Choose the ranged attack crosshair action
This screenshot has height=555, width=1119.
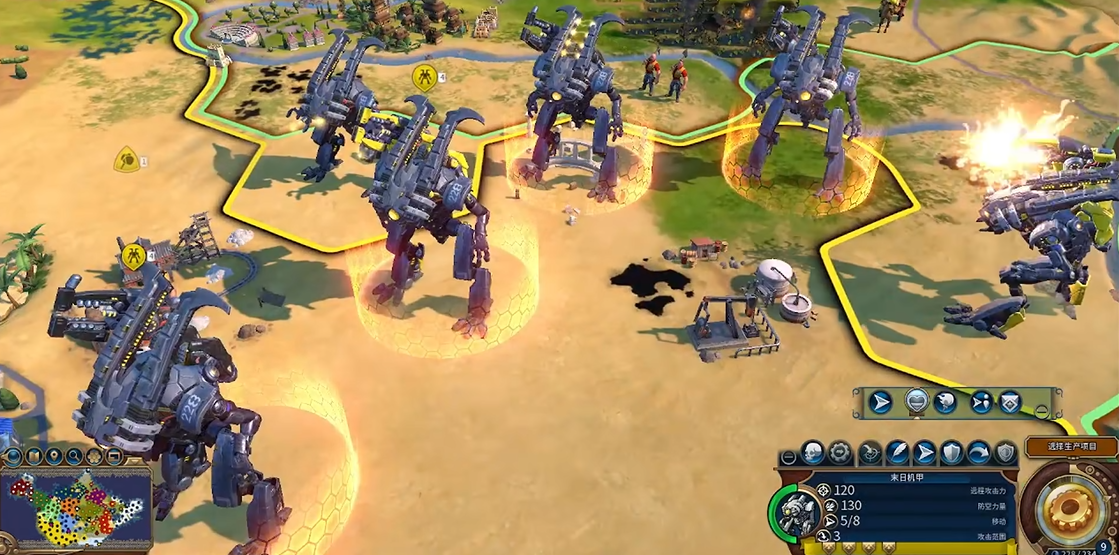(x=870, y=452)
